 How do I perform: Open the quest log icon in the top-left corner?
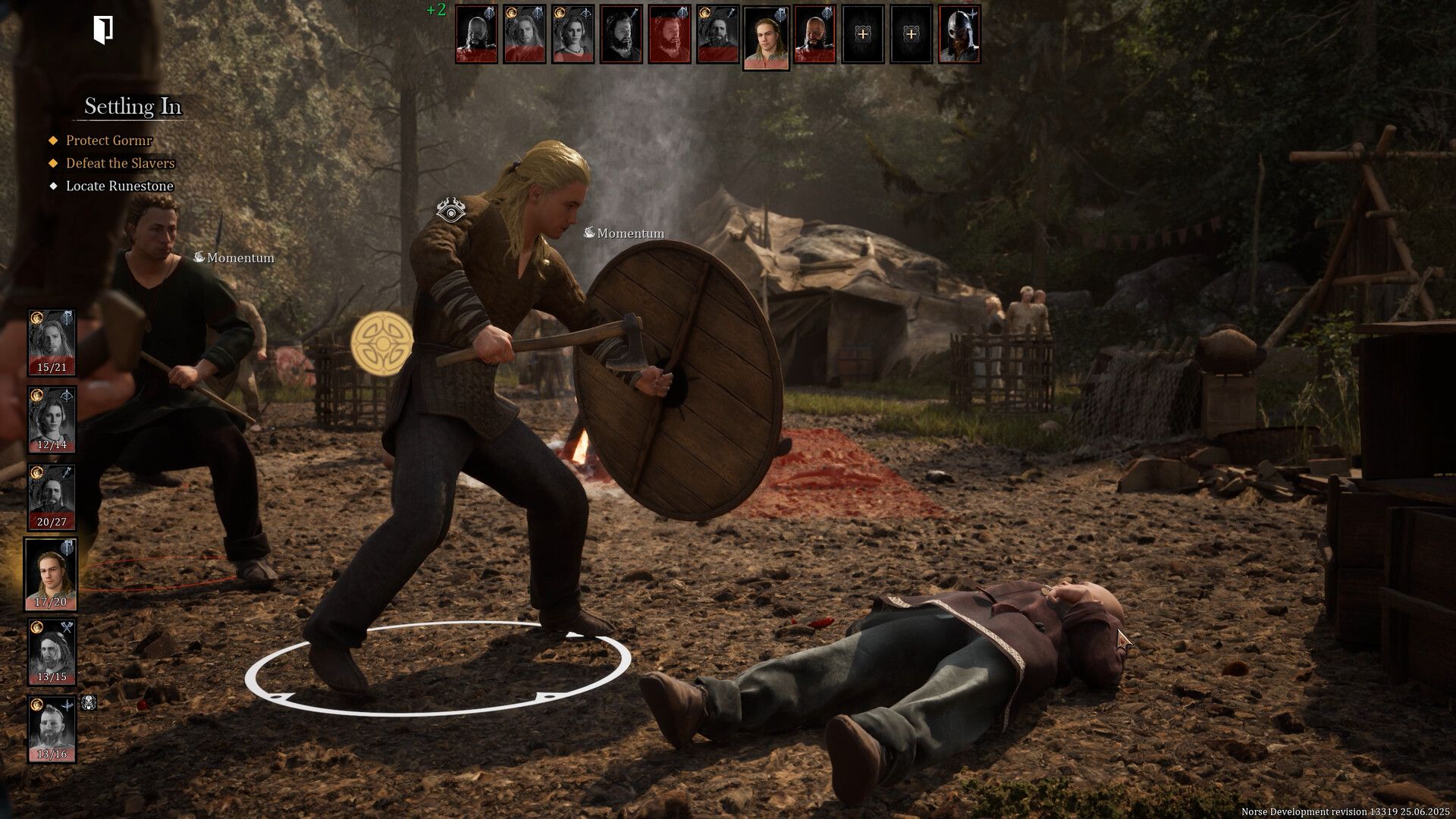pos(104,29)
